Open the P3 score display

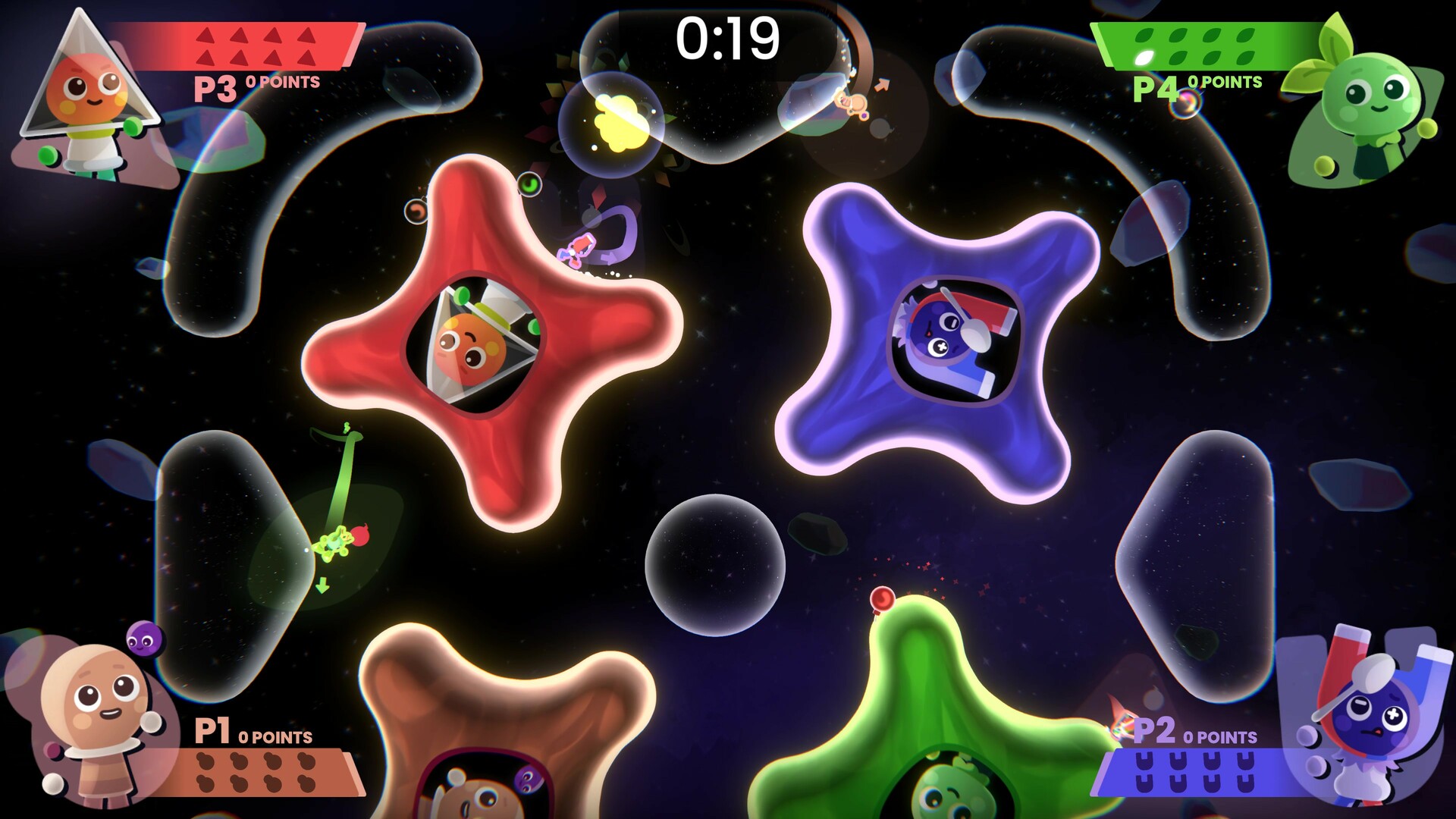coord(284,82)
